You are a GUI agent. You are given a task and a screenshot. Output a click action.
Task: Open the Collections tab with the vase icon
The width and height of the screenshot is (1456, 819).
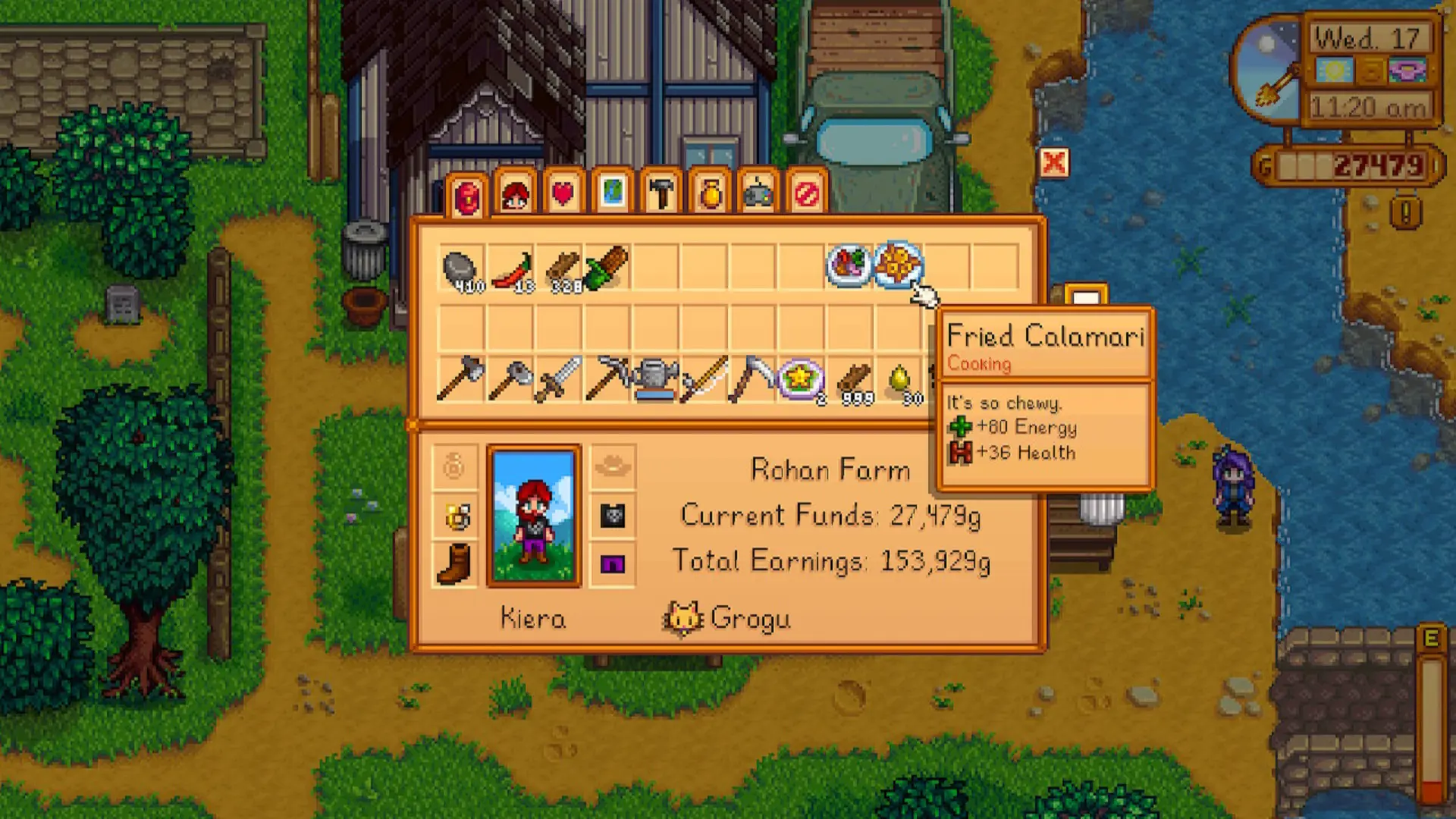click(711, 193)
